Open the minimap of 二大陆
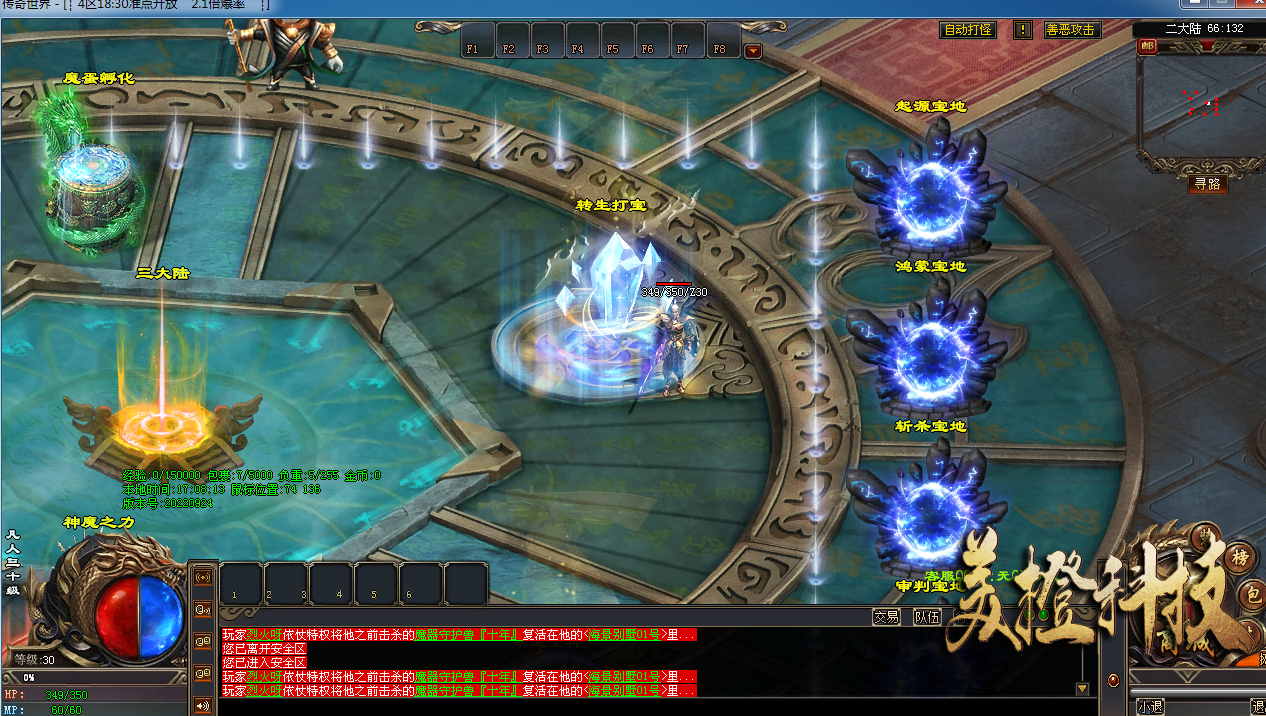 pos(1200,105)
